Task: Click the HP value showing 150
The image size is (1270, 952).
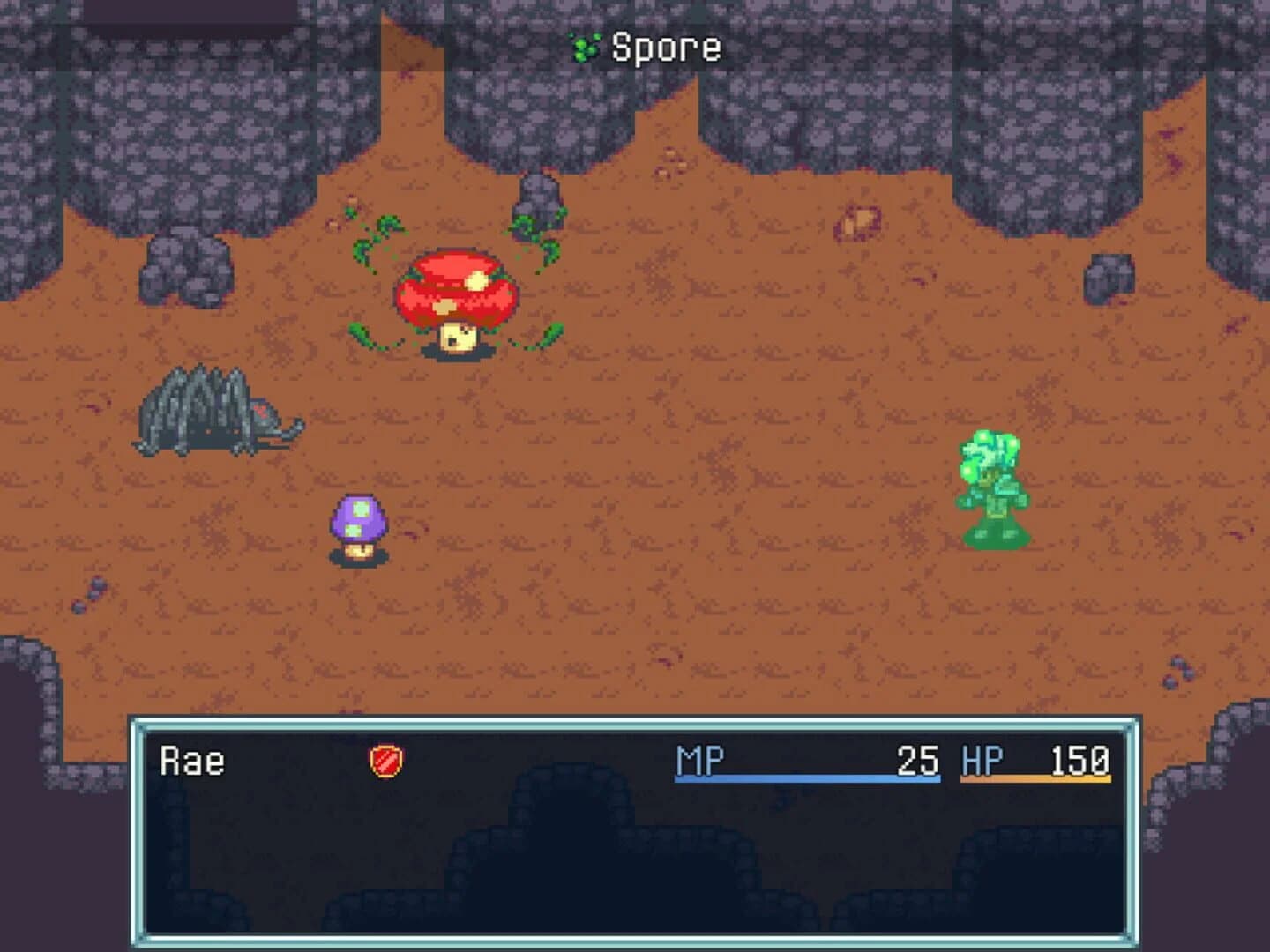Action: [x=1080, y=758]
